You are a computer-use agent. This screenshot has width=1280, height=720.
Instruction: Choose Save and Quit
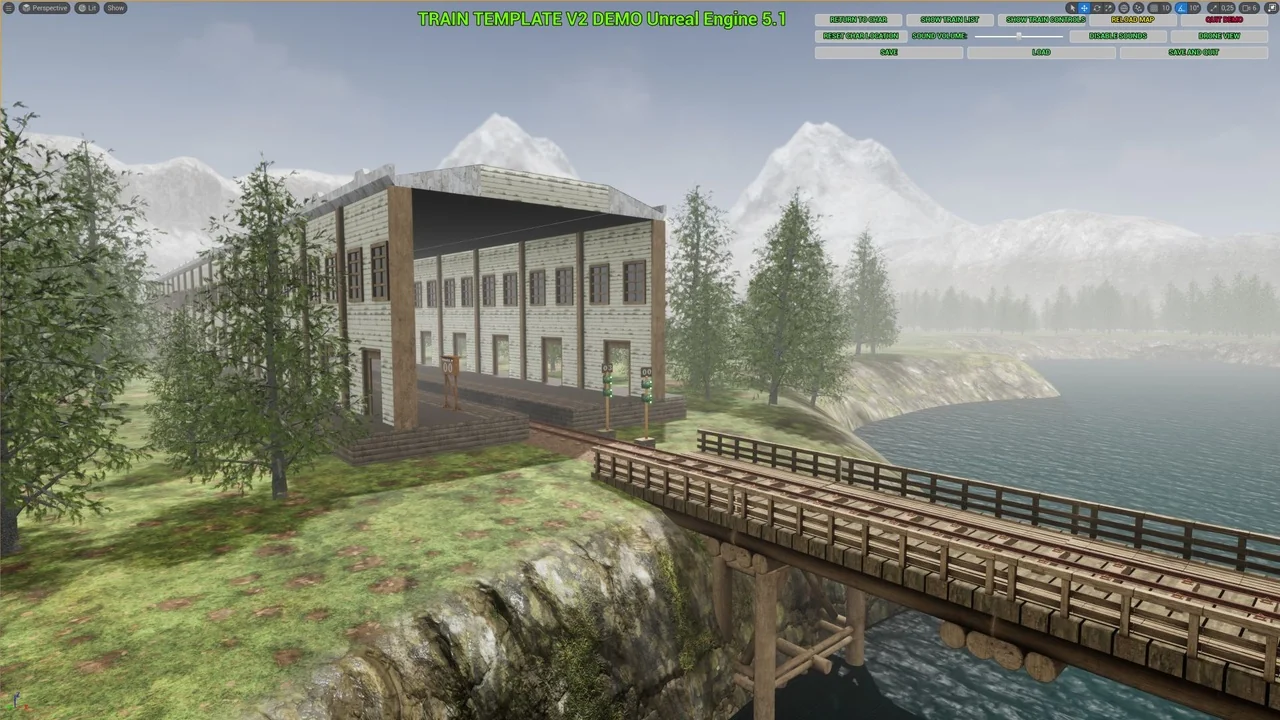[x=1193, y=52]
